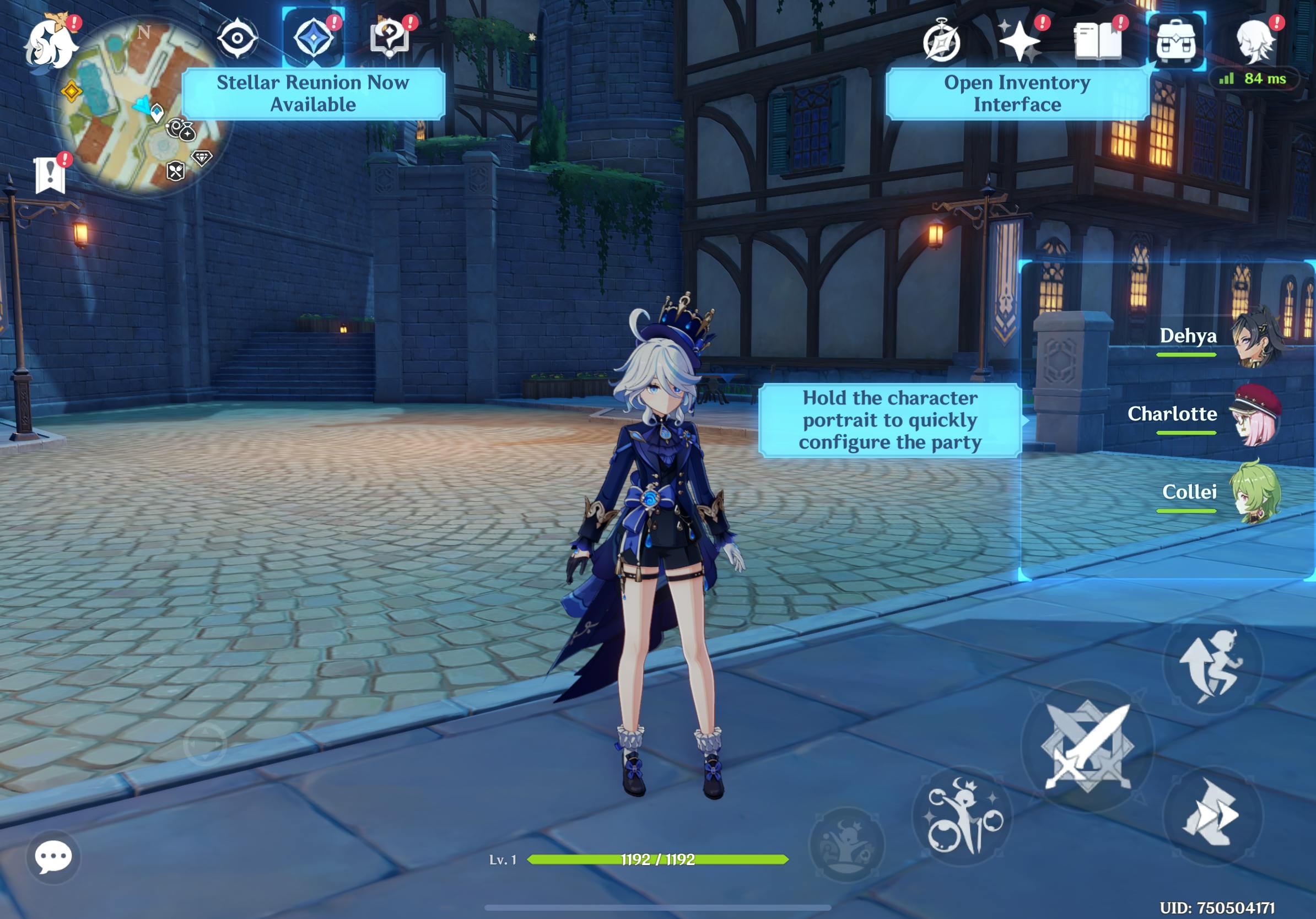
Task: Tap the sprint dash button
Action: point(1213,815)
